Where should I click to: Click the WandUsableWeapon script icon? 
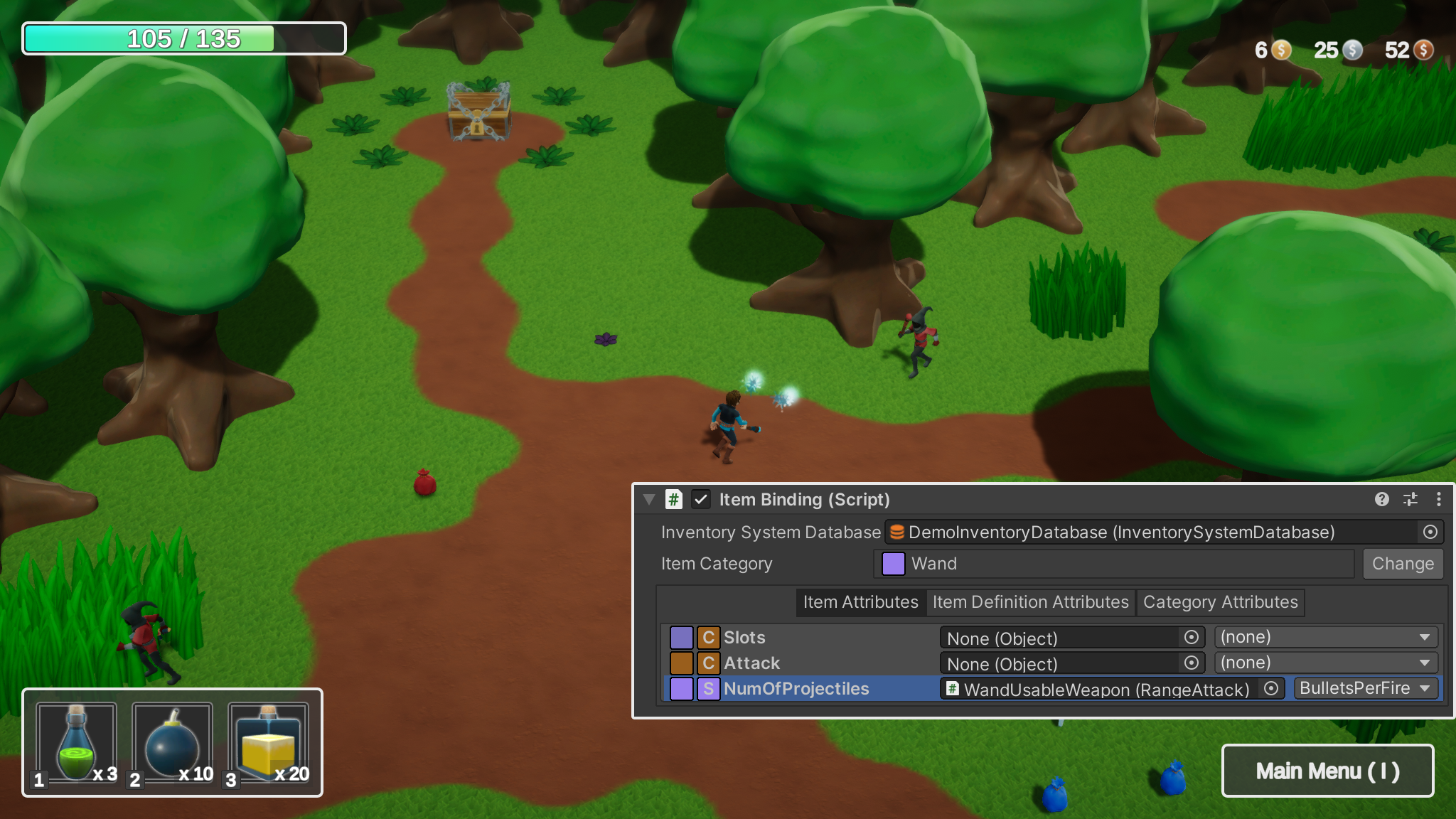coord(953,689)
